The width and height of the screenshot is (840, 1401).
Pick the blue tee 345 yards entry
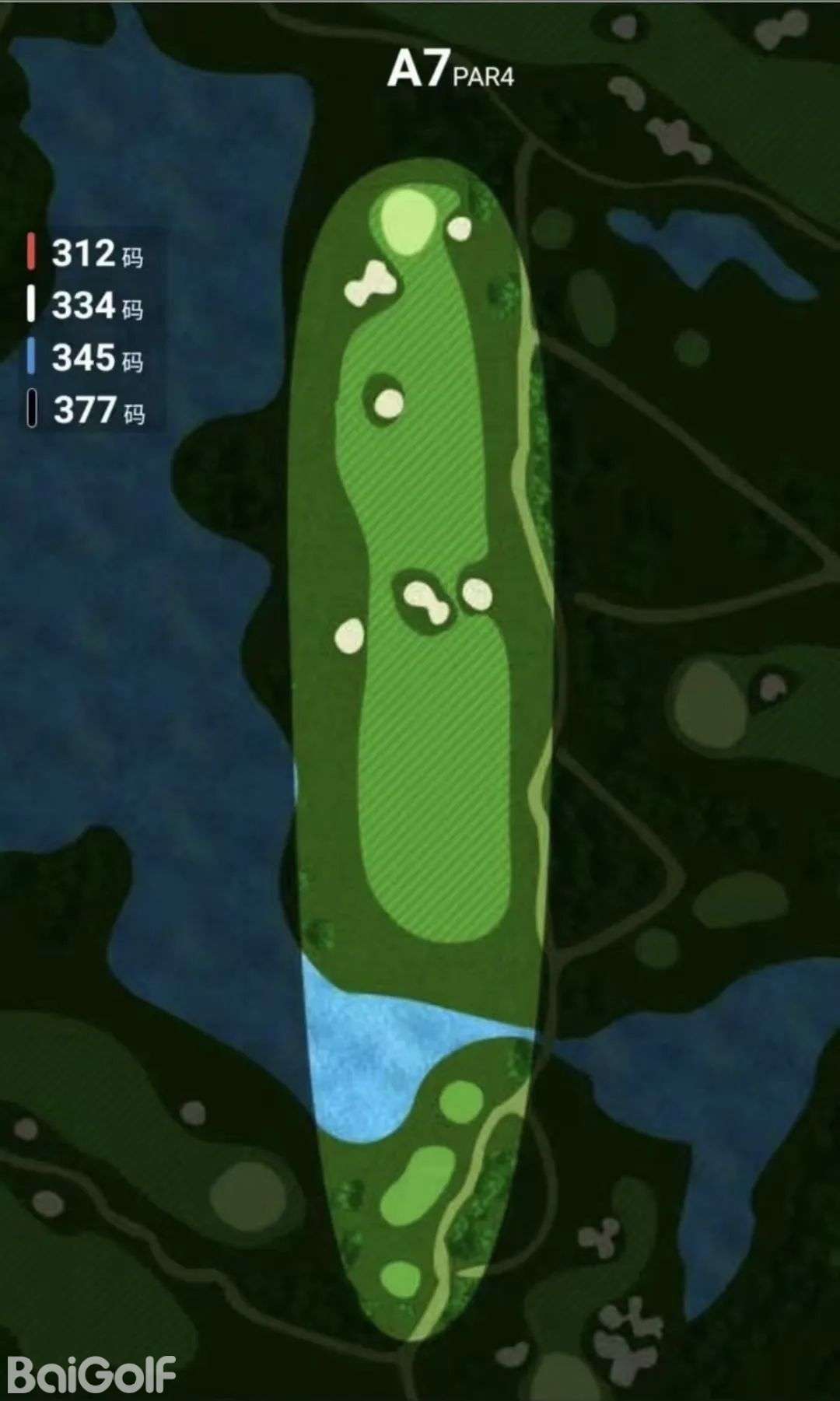[86, 358]
